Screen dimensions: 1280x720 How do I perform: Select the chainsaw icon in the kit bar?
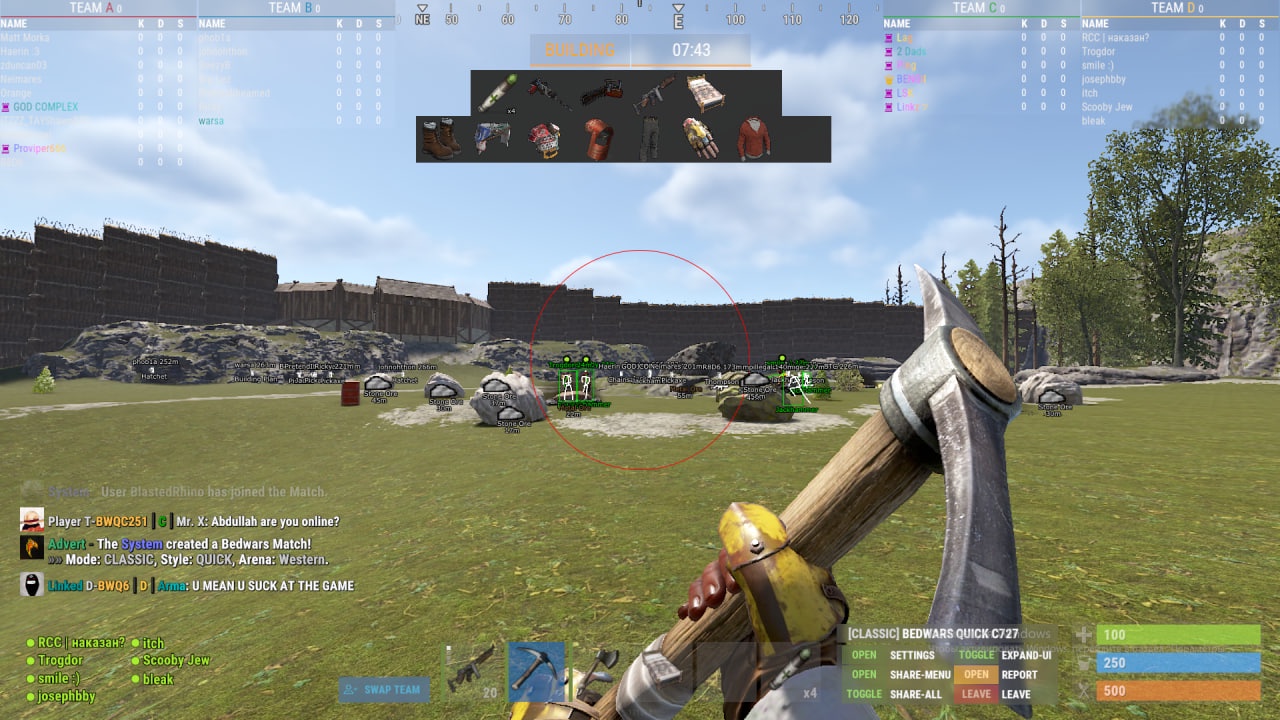(x=600, y=90)
